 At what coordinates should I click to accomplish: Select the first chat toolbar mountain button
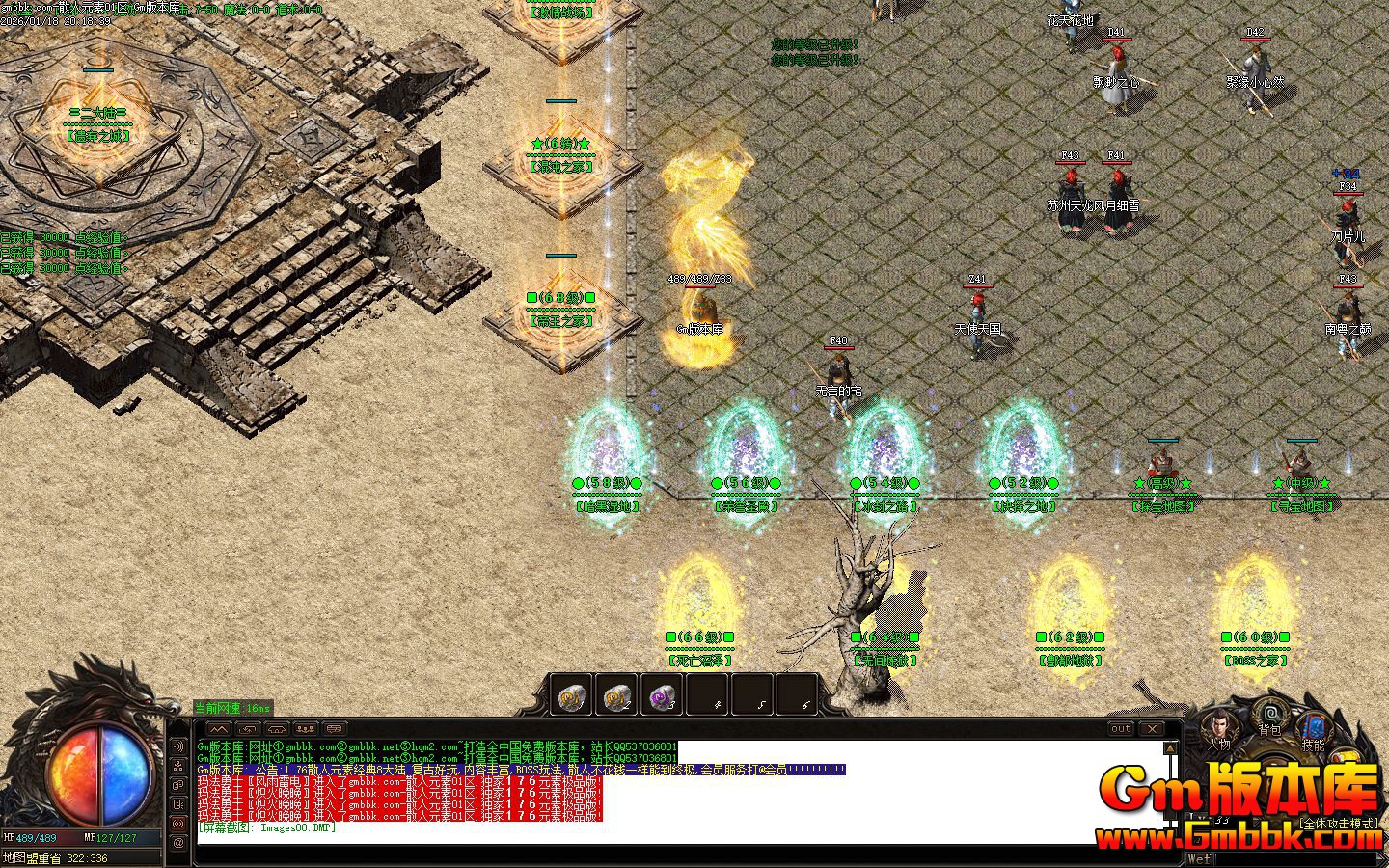219,728
